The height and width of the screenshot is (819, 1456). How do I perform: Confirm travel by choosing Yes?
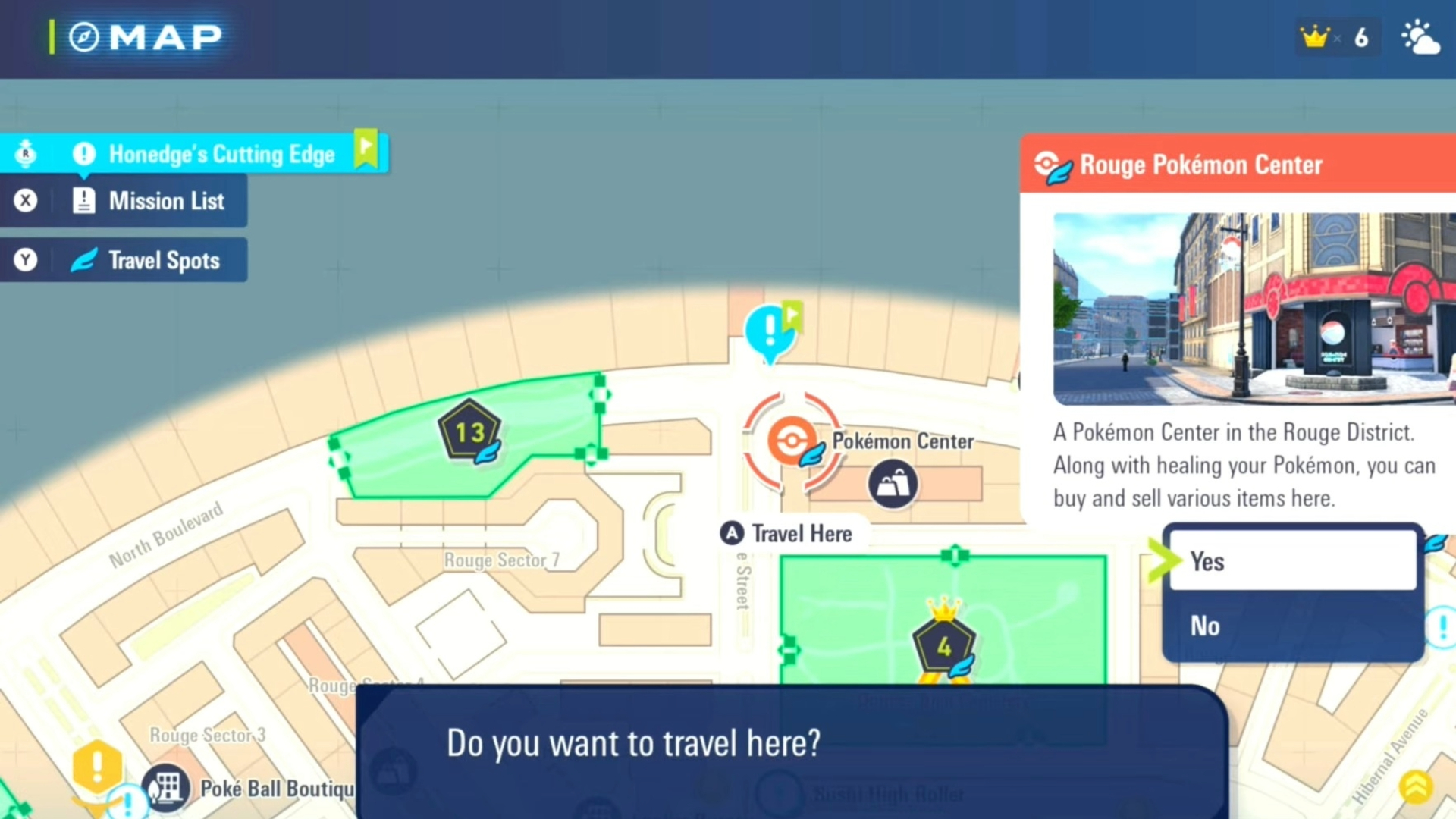coord(1292,561)
